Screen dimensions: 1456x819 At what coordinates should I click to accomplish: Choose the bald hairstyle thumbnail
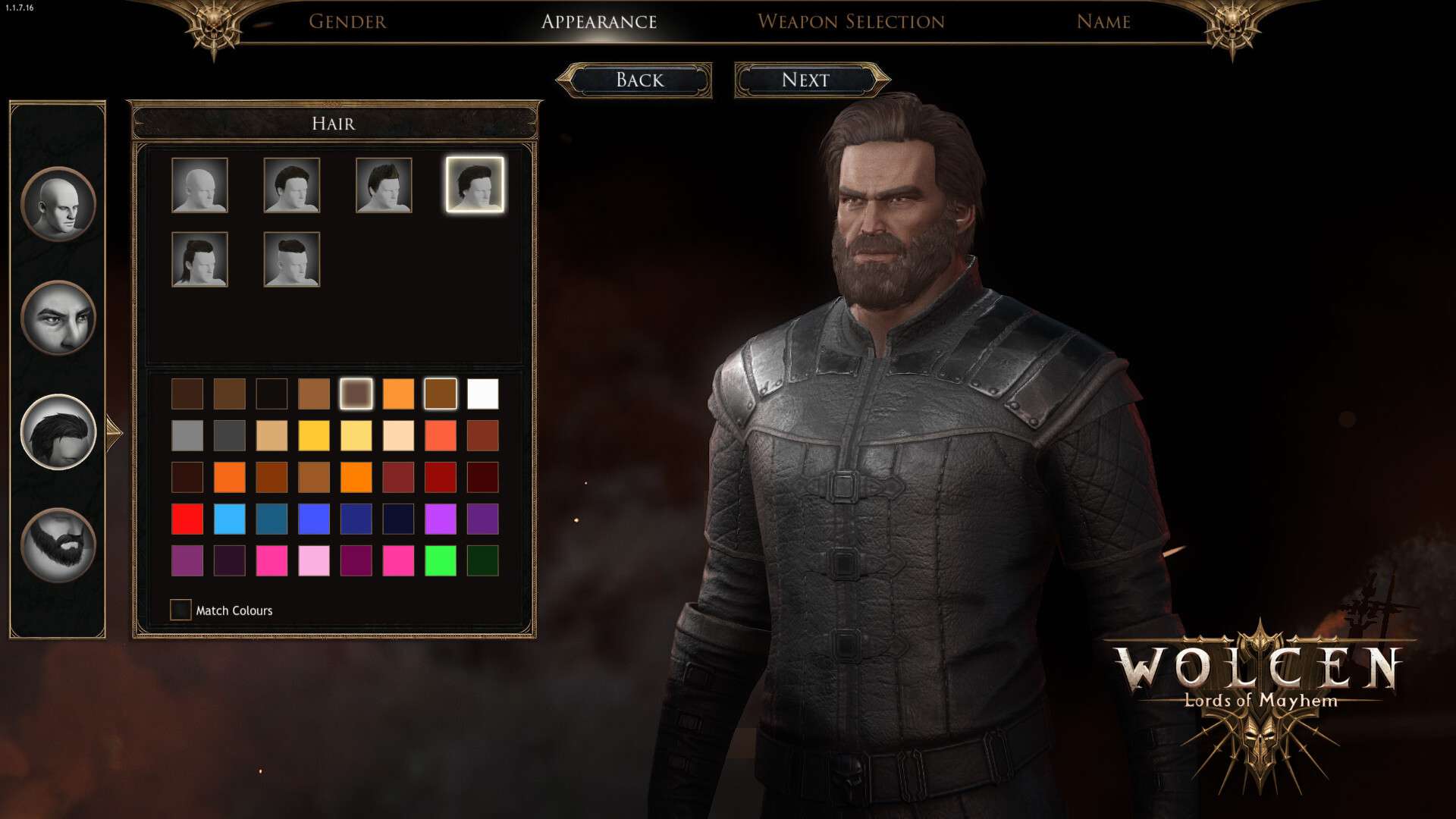pyautogui.click(x=199, y=185)
